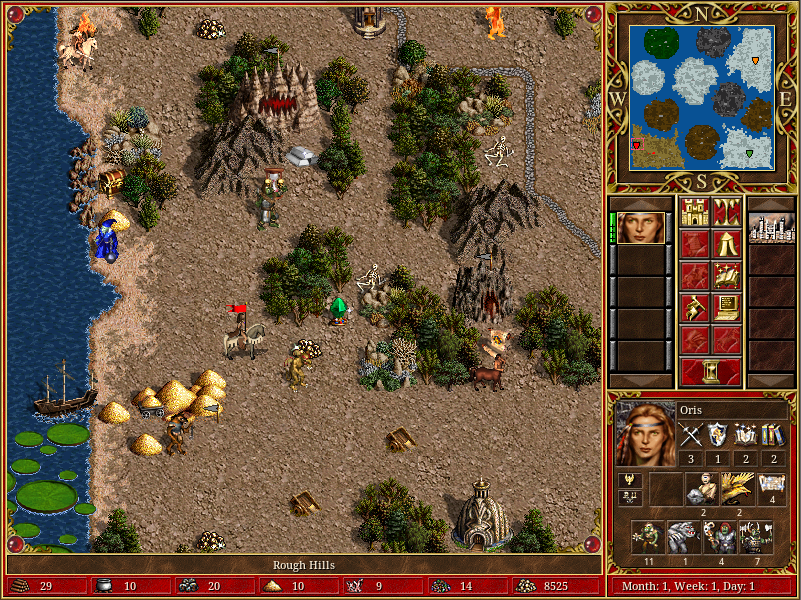End the turn with the hourglass button
The image size is (801, 600).
(x=710, y=371)
